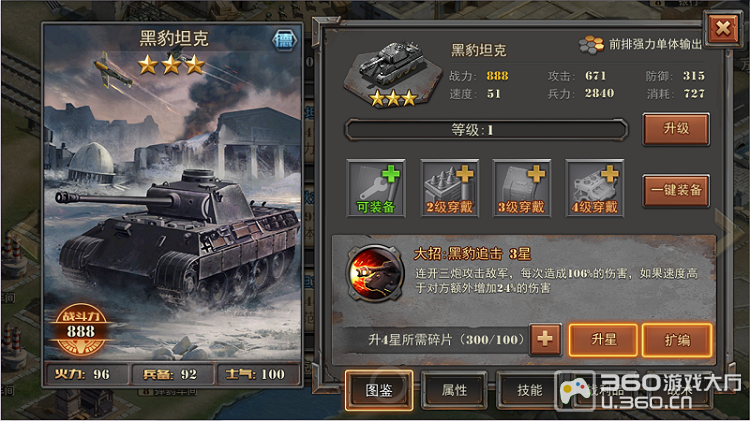Select the 3级穿戴 equipment slot

point(521,189)
